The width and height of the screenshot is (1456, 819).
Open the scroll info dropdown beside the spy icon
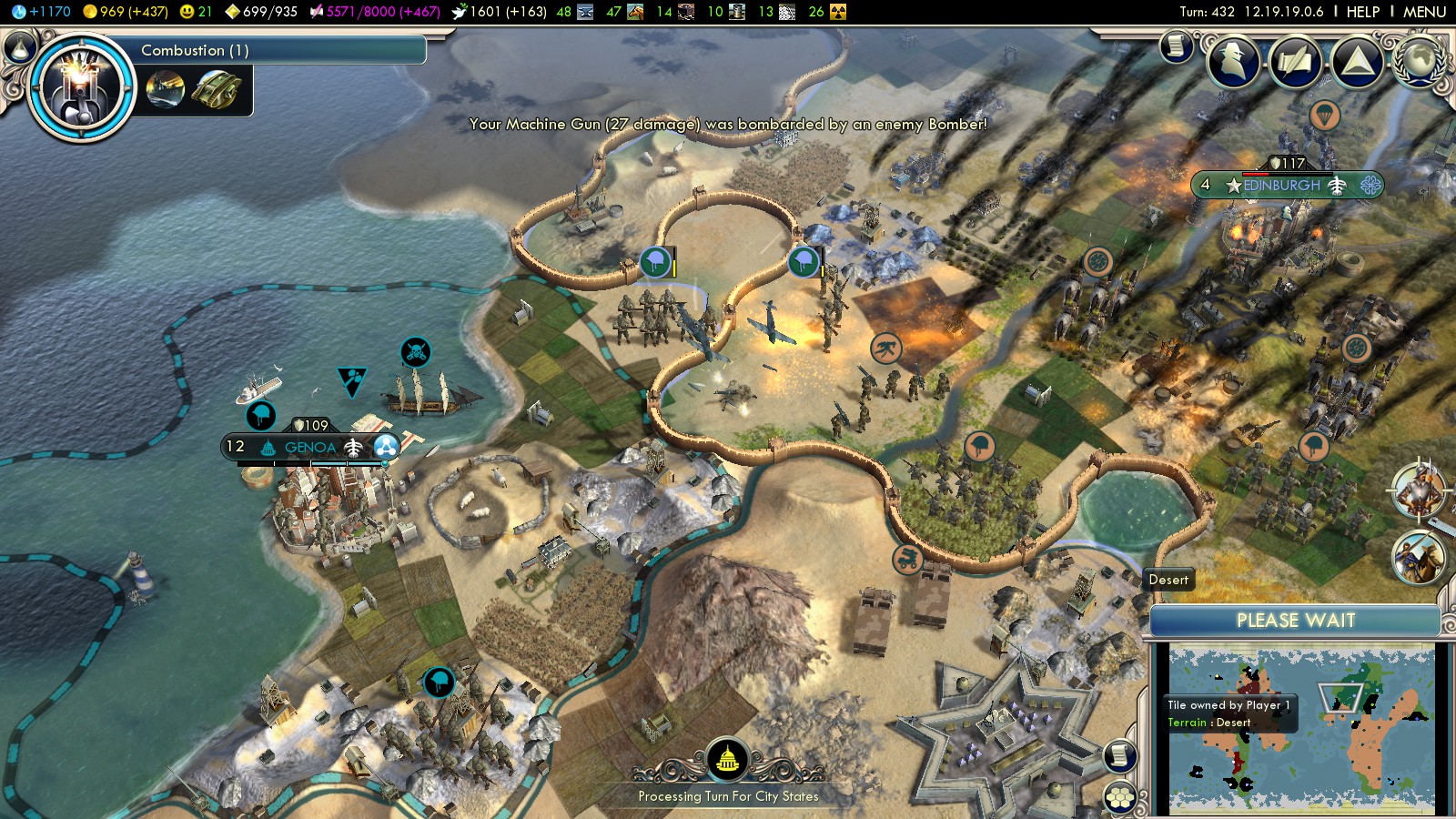tap(1176, 46)
